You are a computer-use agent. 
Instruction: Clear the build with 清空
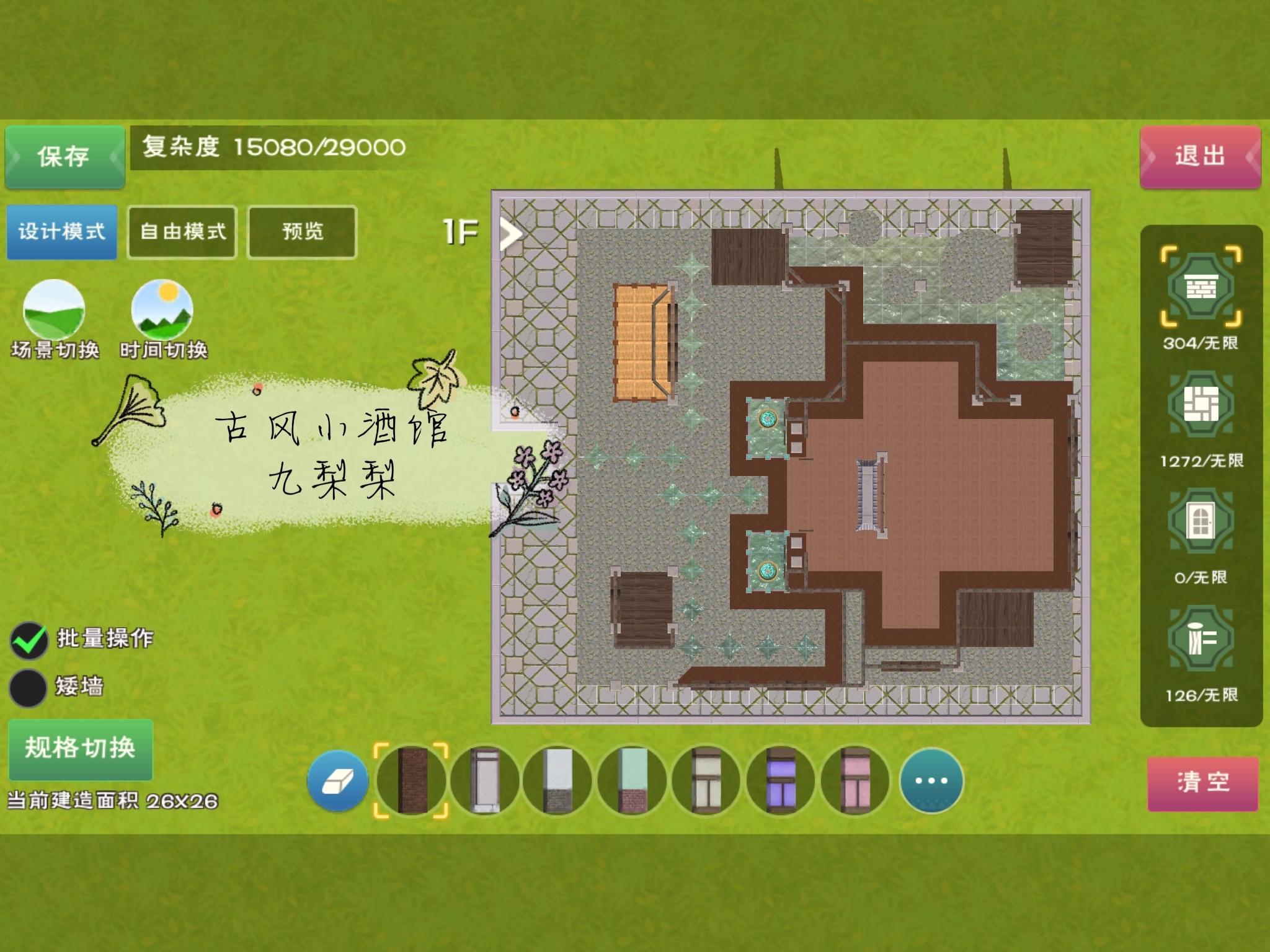pyautogui.click(x=1202, y=783)
